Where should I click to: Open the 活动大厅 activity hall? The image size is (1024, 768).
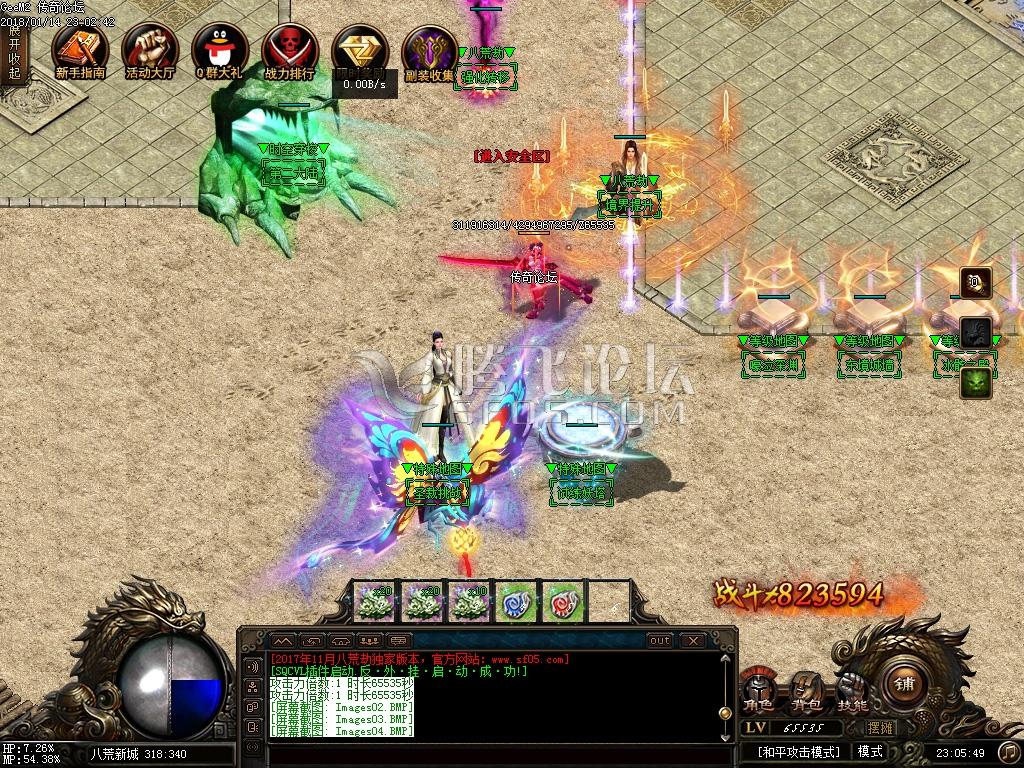point(150,50)
